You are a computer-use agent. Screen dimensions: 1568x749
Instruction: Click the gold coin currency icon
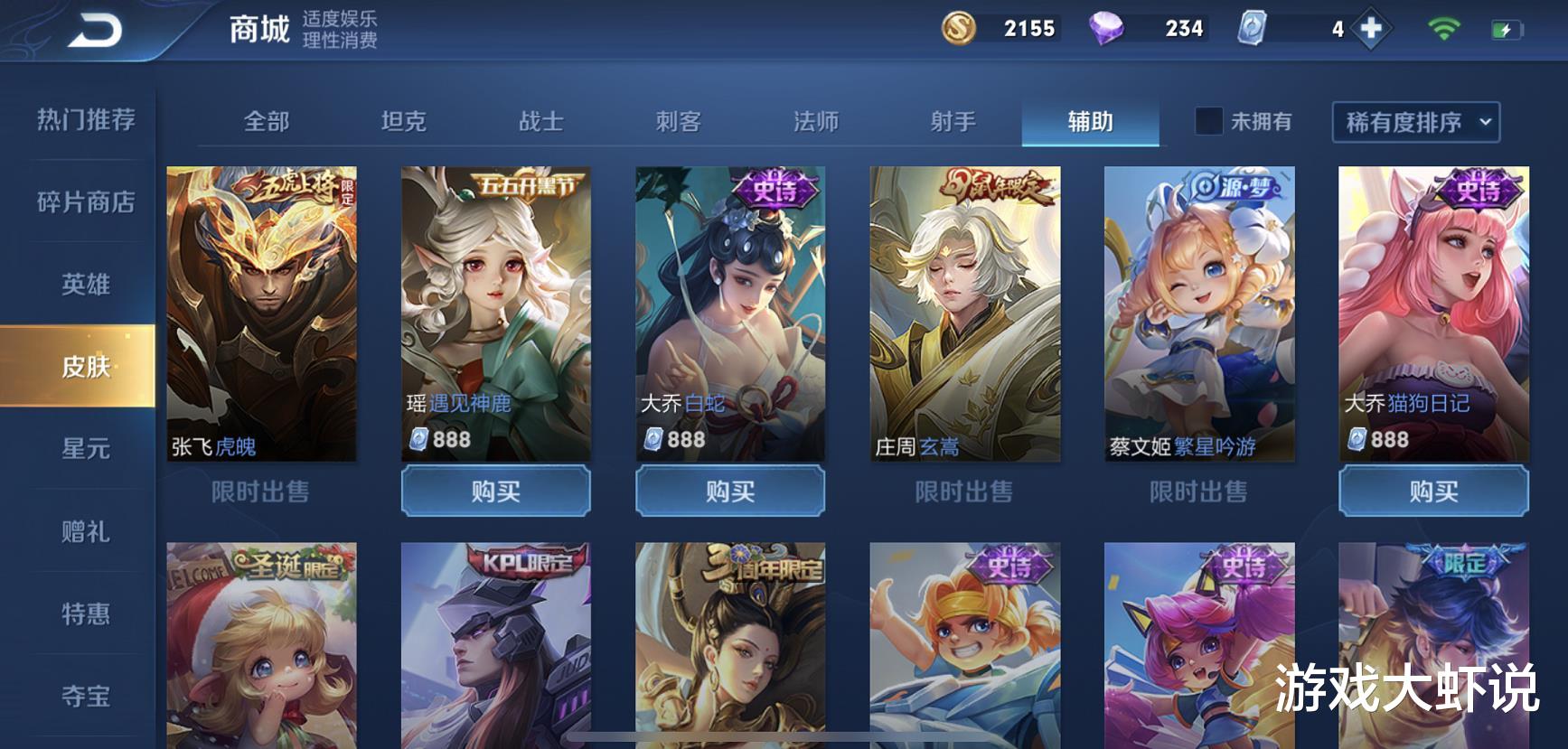pyautogui.click(x=958, y=28)
